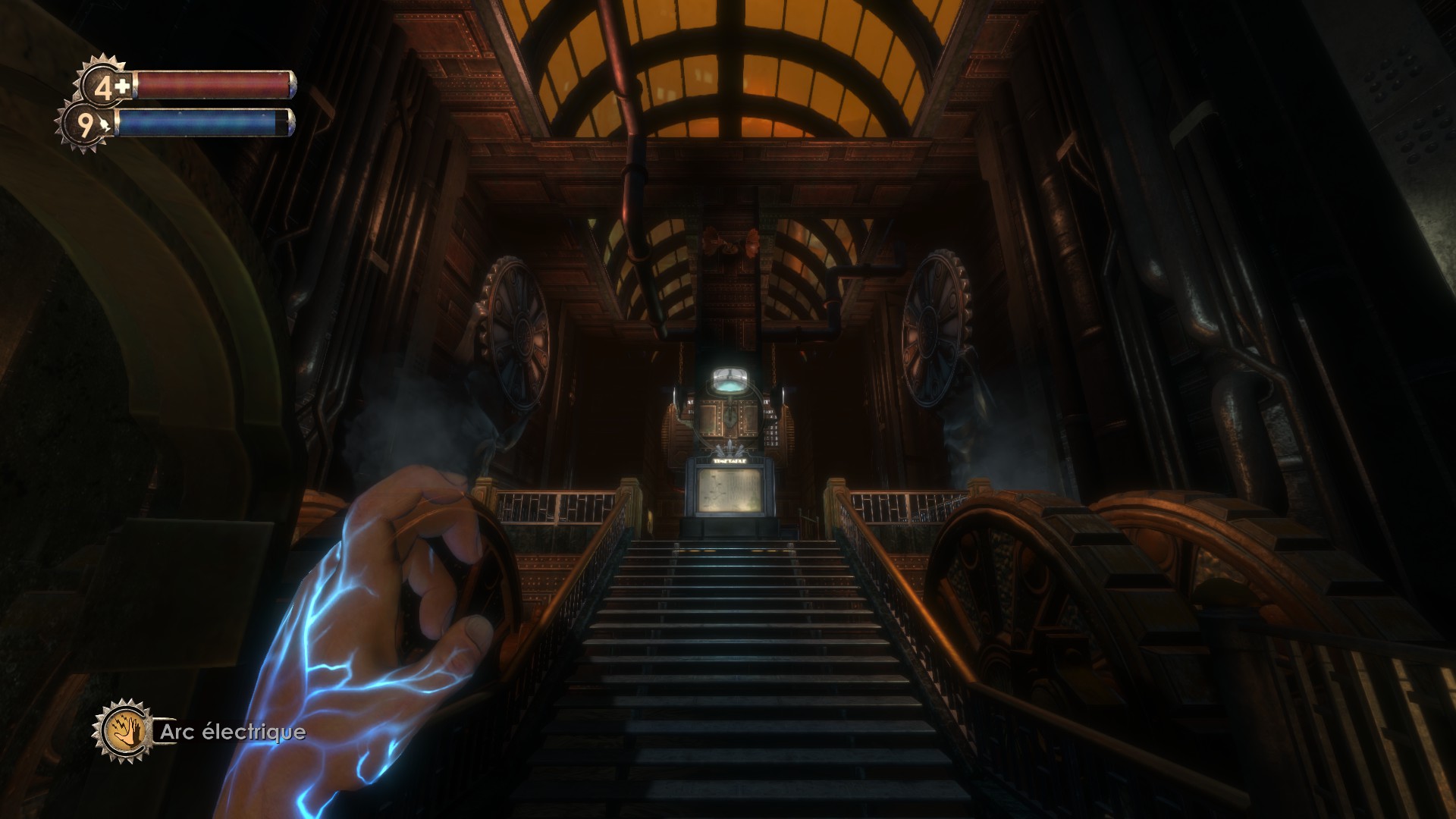Toggle the illuminated lamp above the Timetable kiosk
The width and height of the screenshot is (1456, 819).
tap(730, 381)
